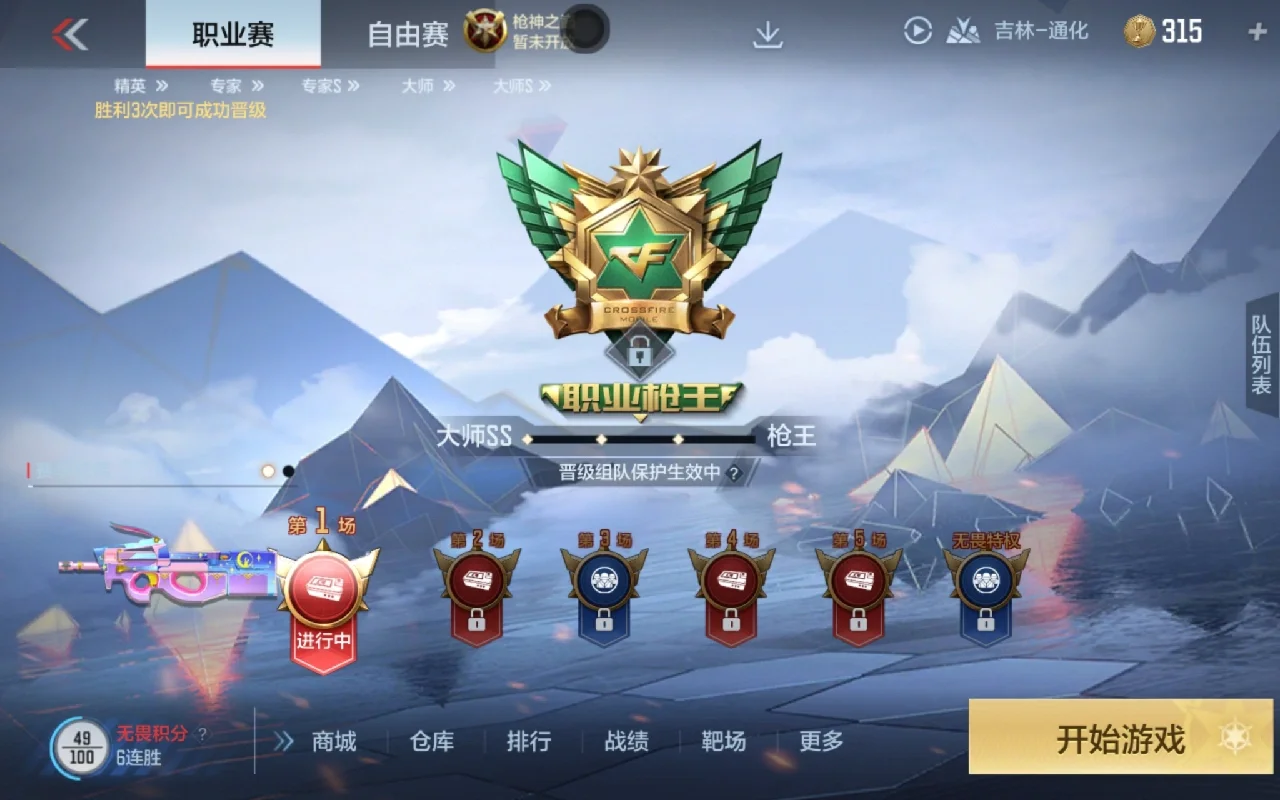Select the 职业赛 tab
This screenshot has height=800, width=1280.
pyautogui.click(x=232, y=30)
